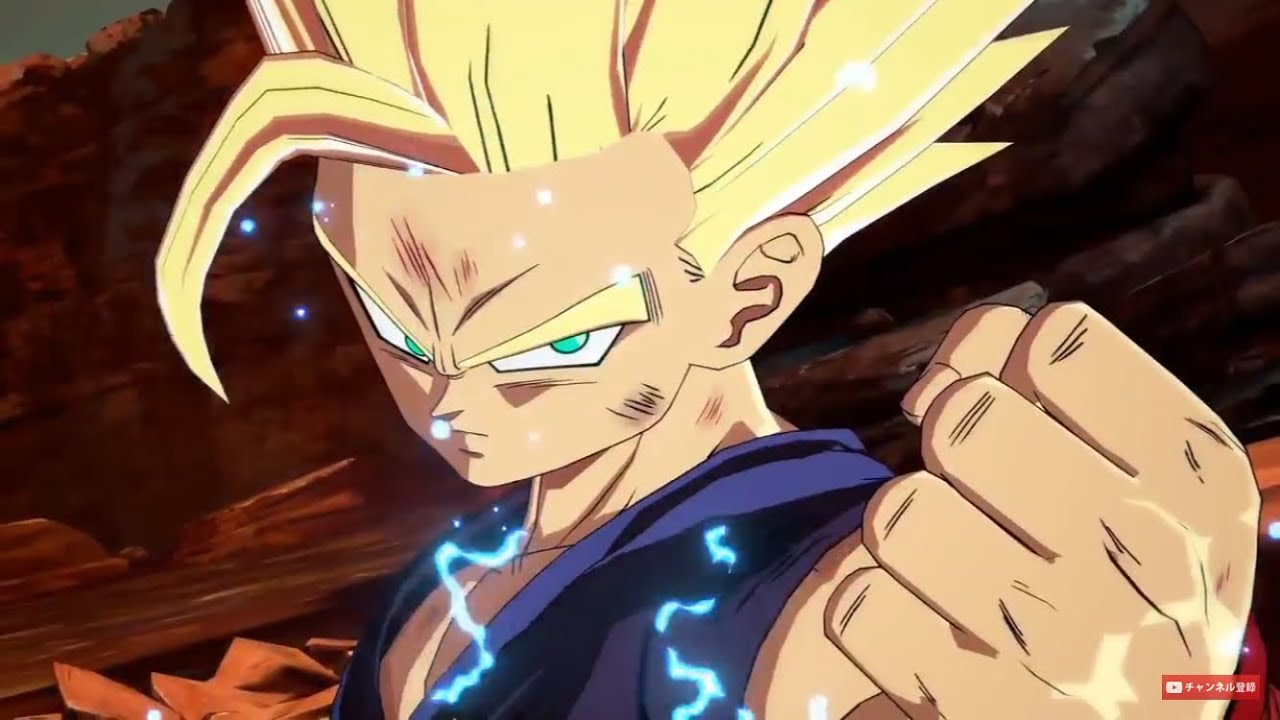This screenshot has height=720, width=1280.
Task: Click the center of the video frame
Action: (640, 360)
